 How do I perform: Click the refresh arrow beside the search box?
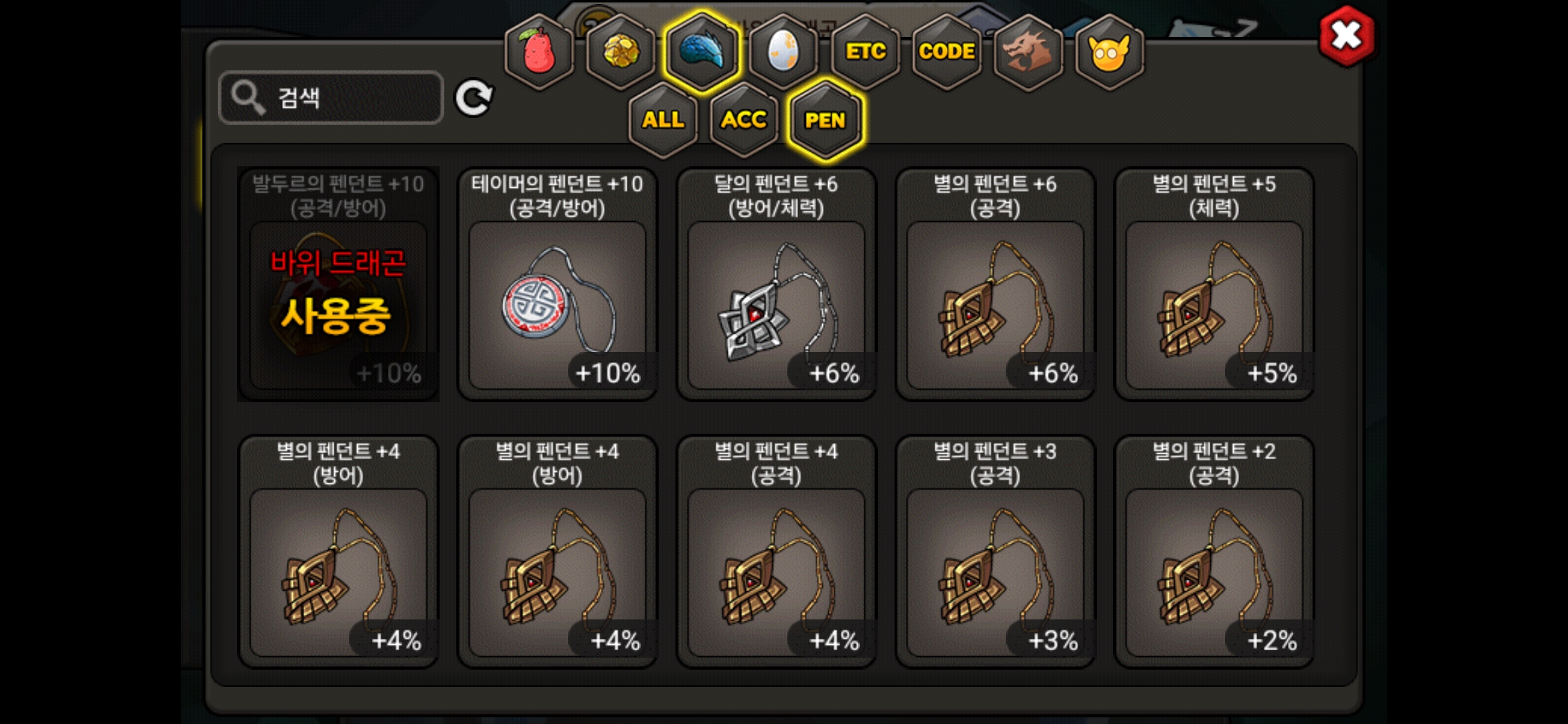(474, 99)
